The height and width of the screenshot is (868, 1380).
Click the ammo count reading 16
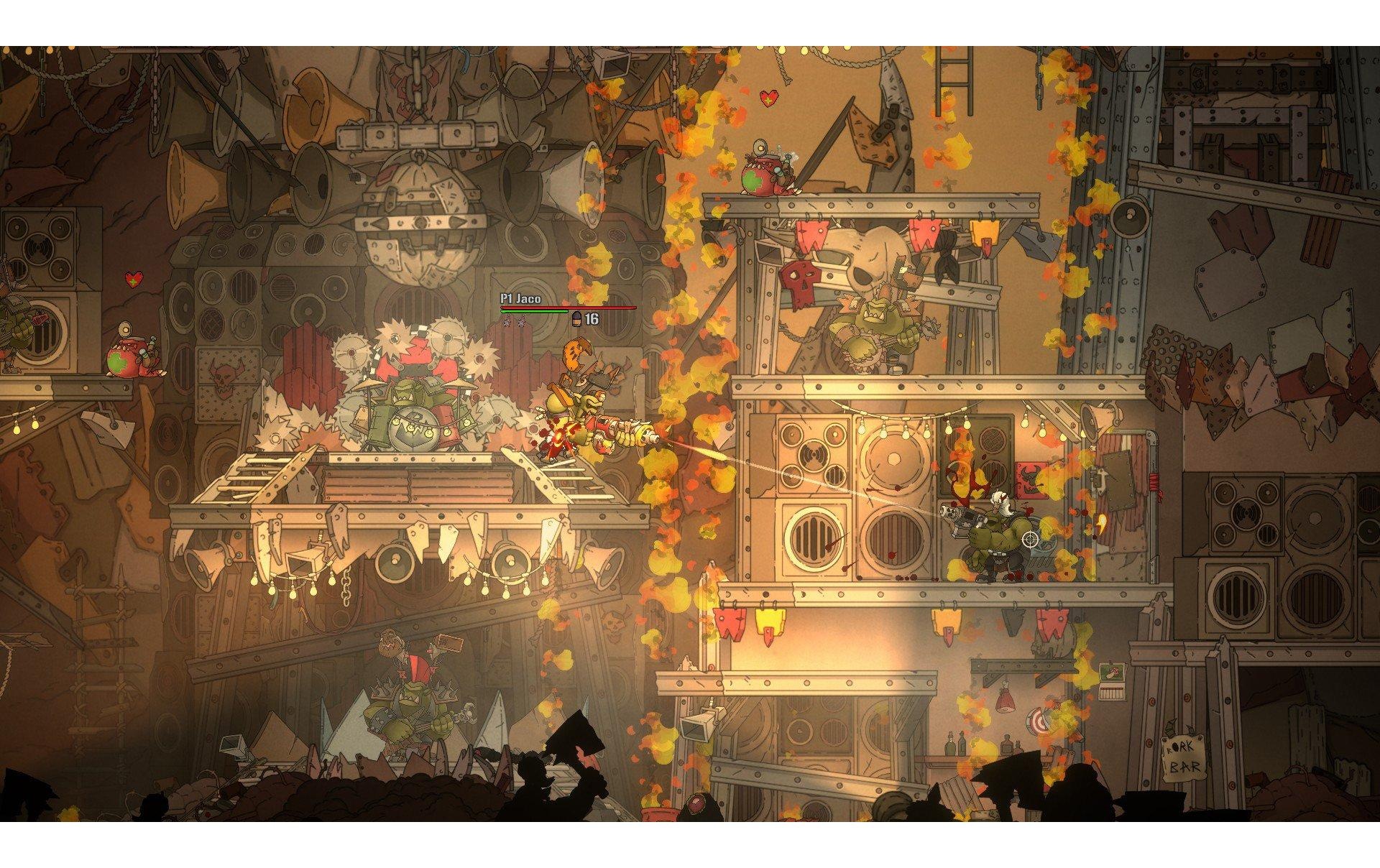point(592,320)
